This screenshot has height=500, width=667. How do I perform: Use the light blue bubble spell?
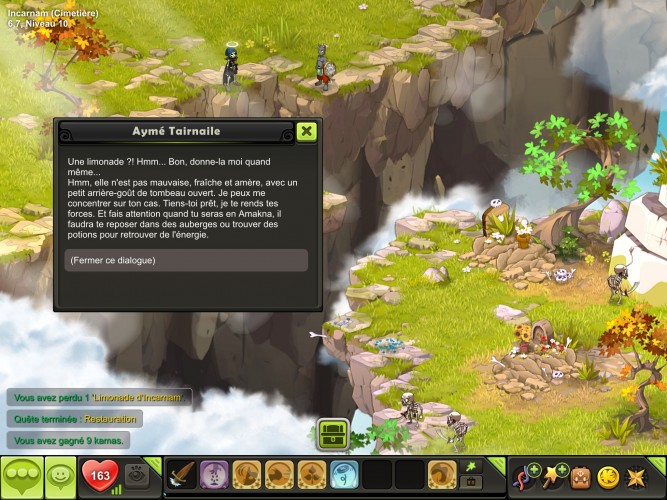click(344, 474)
